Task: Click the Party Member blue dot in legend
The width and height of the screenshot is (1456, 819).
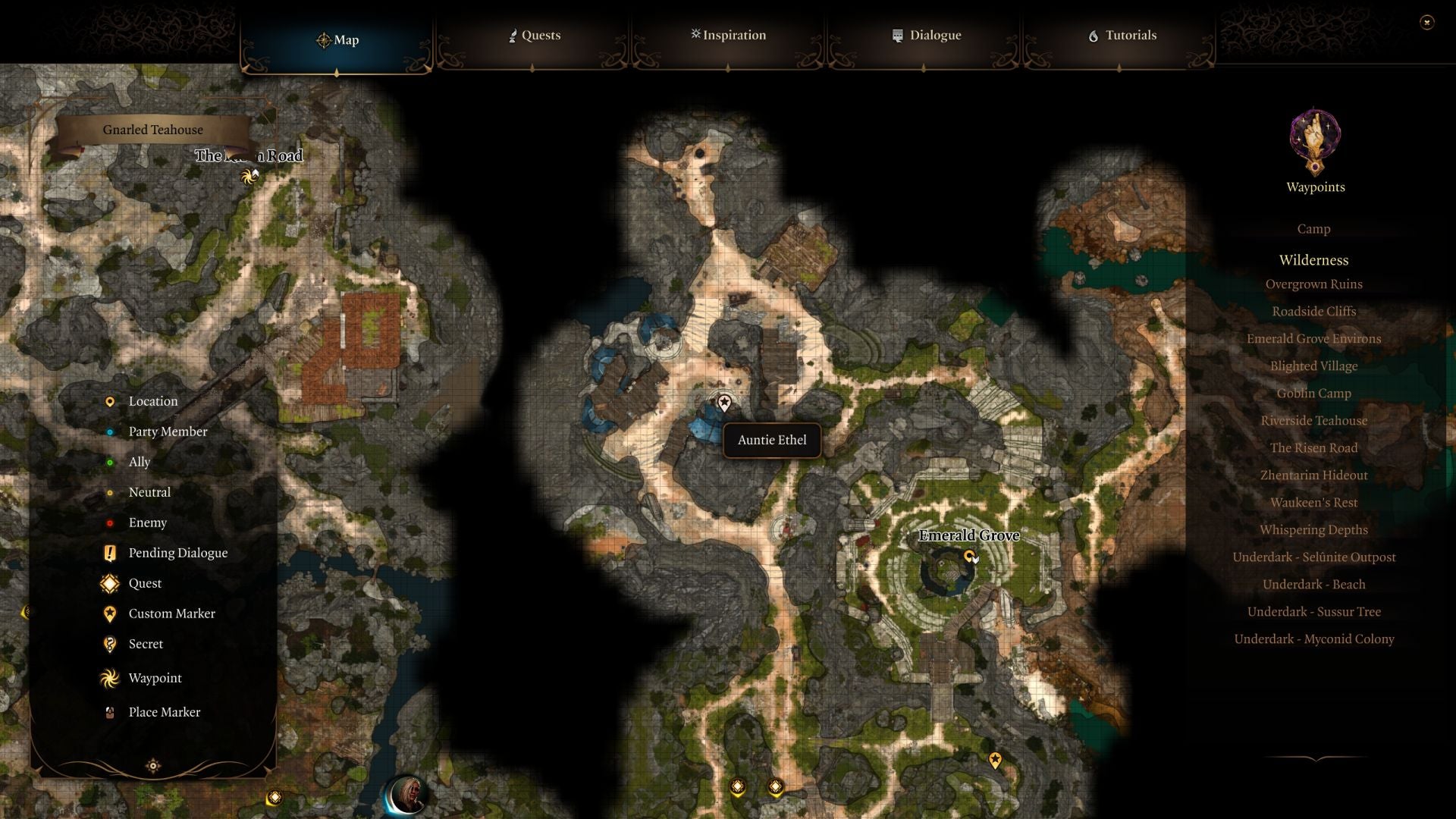Action: coord(111,431)
